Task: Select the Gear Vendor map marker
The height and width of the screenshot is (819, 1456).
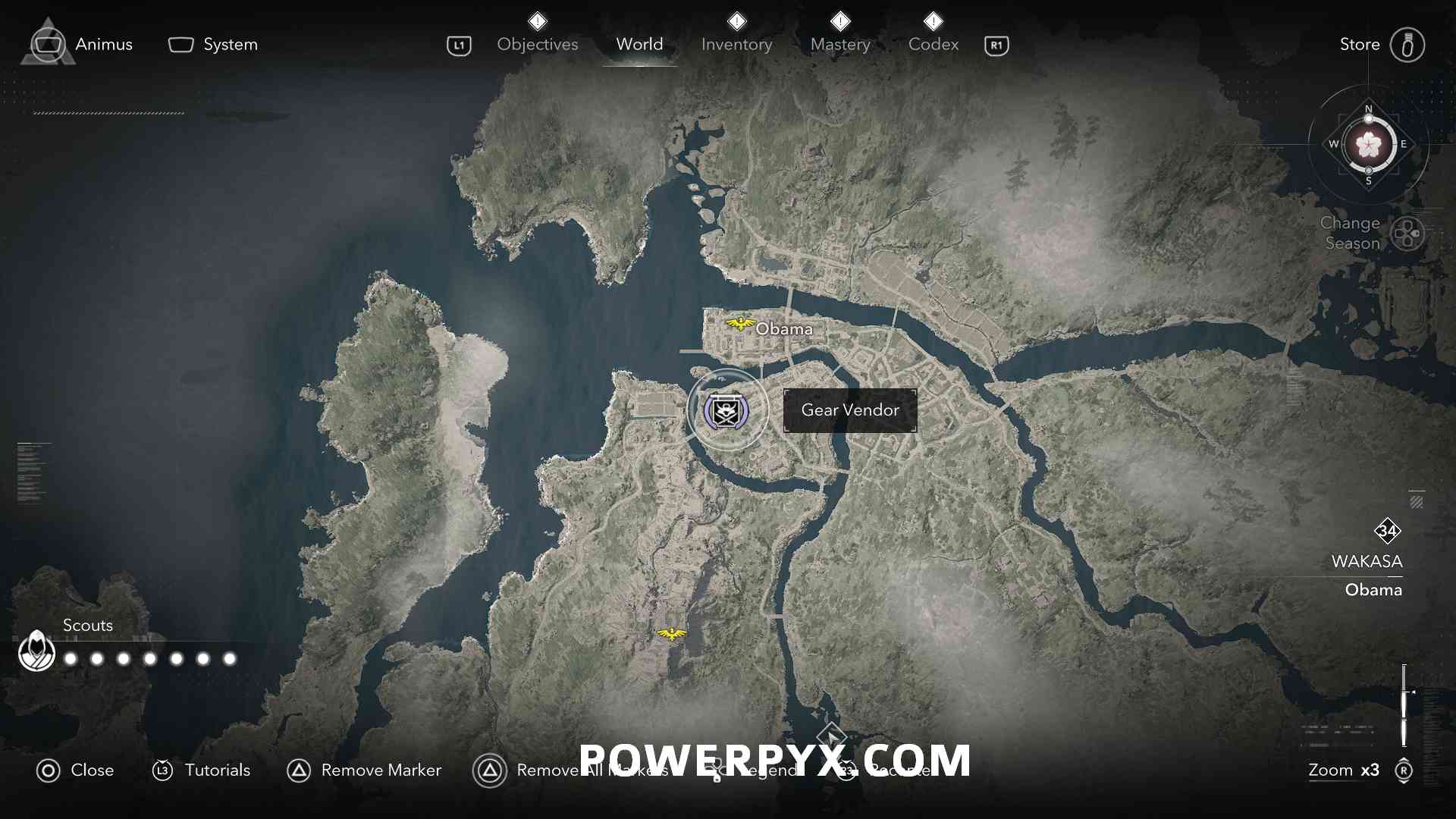Action: click(x=726, y=411)
